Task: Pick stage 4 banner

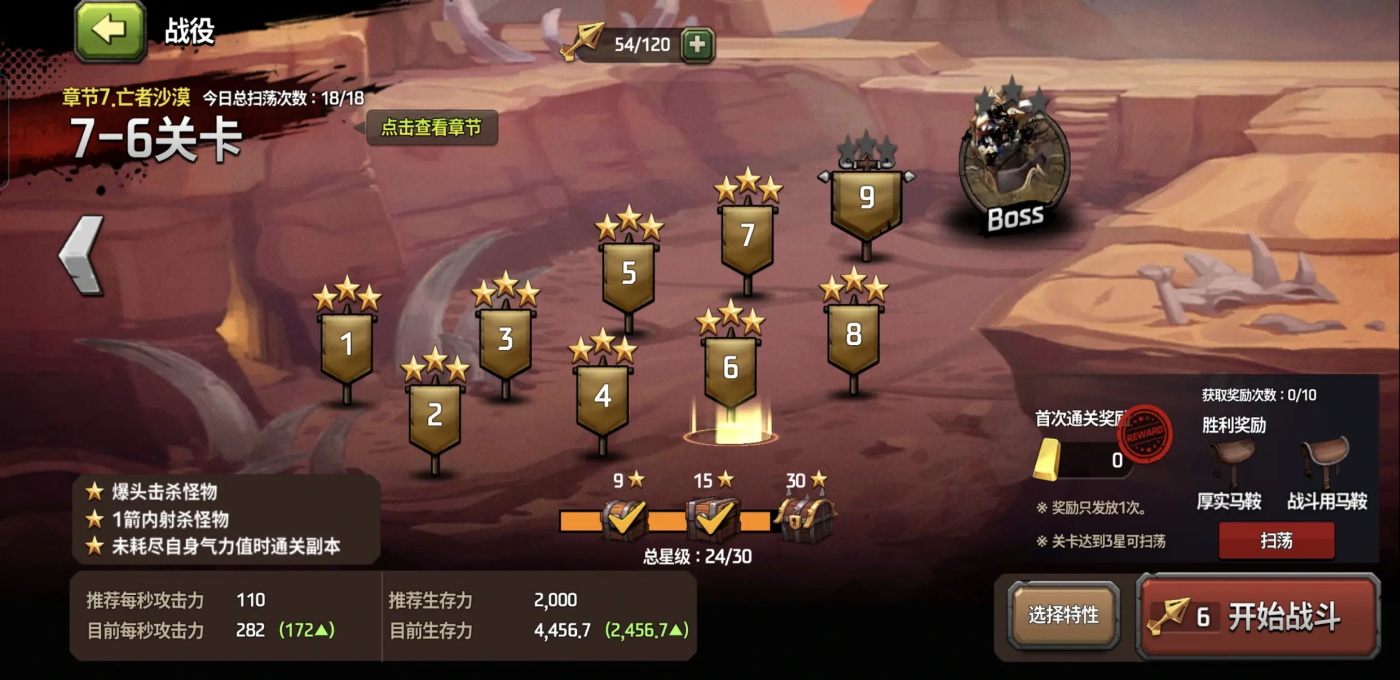Action: click(x=602, y=397)
